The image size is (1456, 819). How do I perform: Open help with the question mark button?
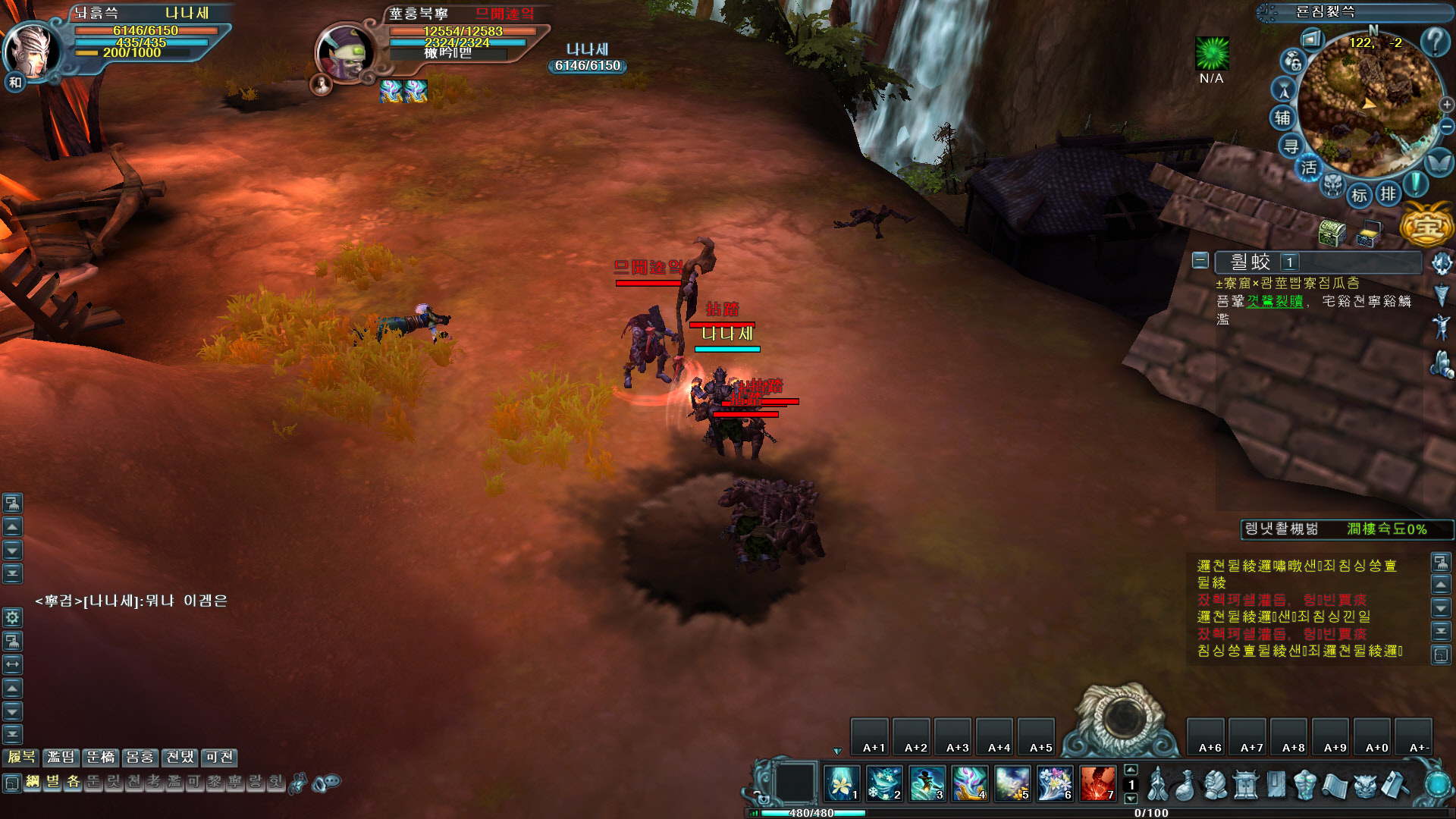(1435, 41)
